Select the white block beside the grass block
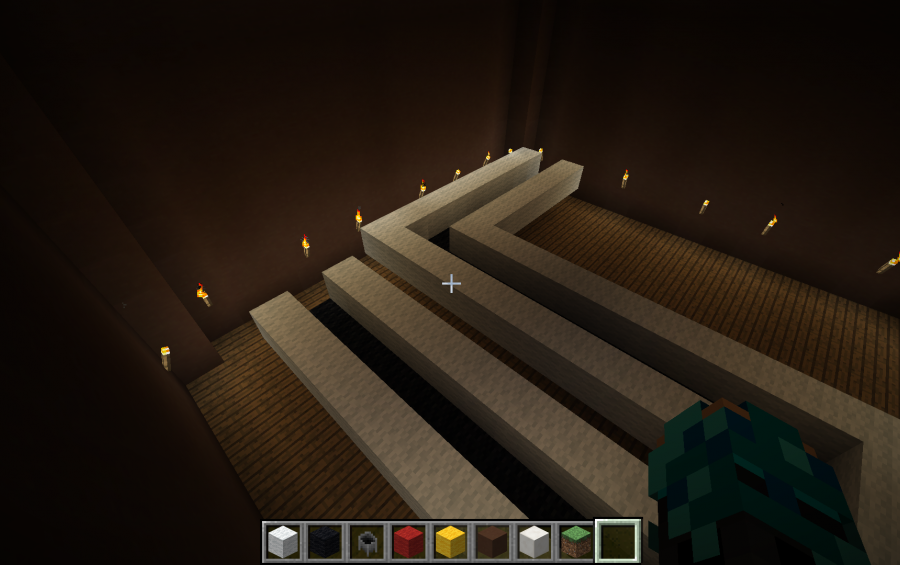900x565 pixels. tap(534, 542)
